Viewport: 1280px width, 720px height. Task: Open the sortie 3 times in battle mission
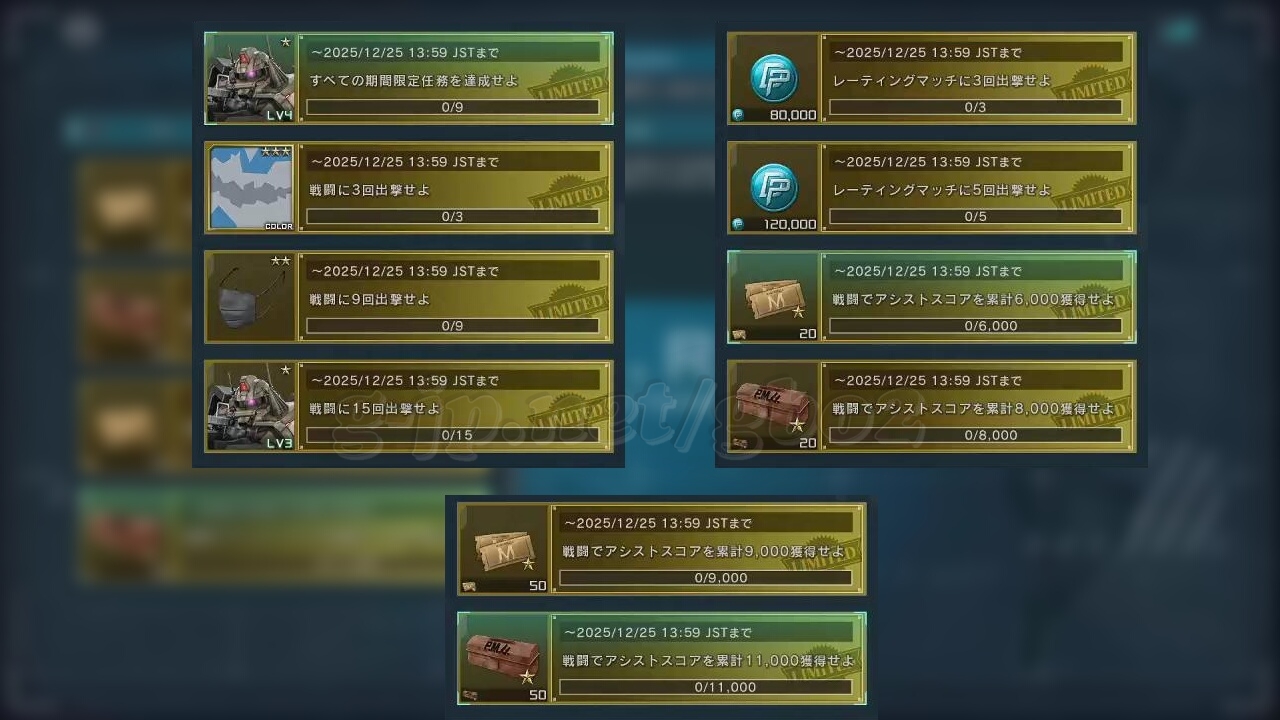[x=455, y=188]
